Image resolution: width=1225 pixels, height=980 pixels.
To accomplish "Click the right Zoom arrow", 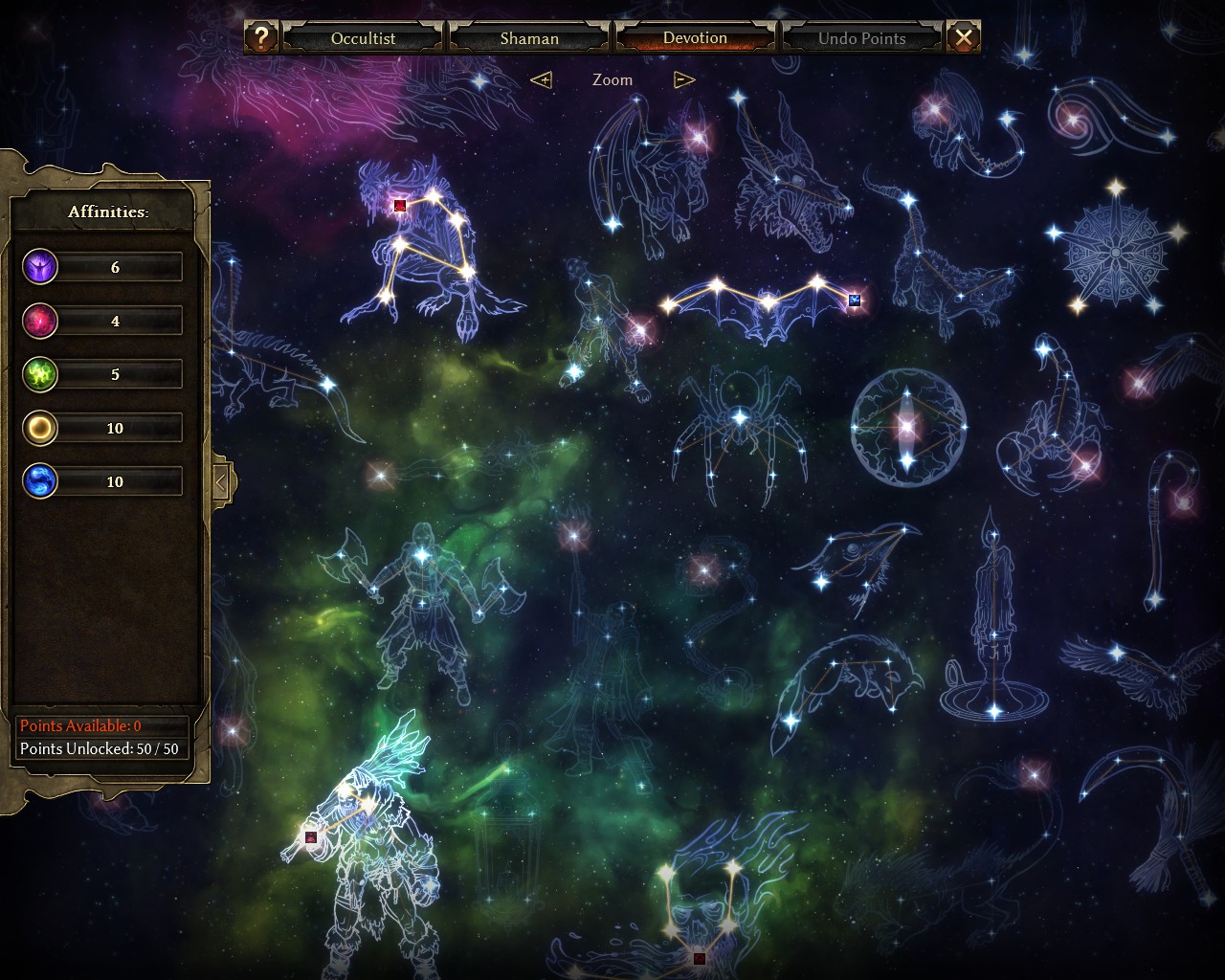I will (x=683, y=79).
